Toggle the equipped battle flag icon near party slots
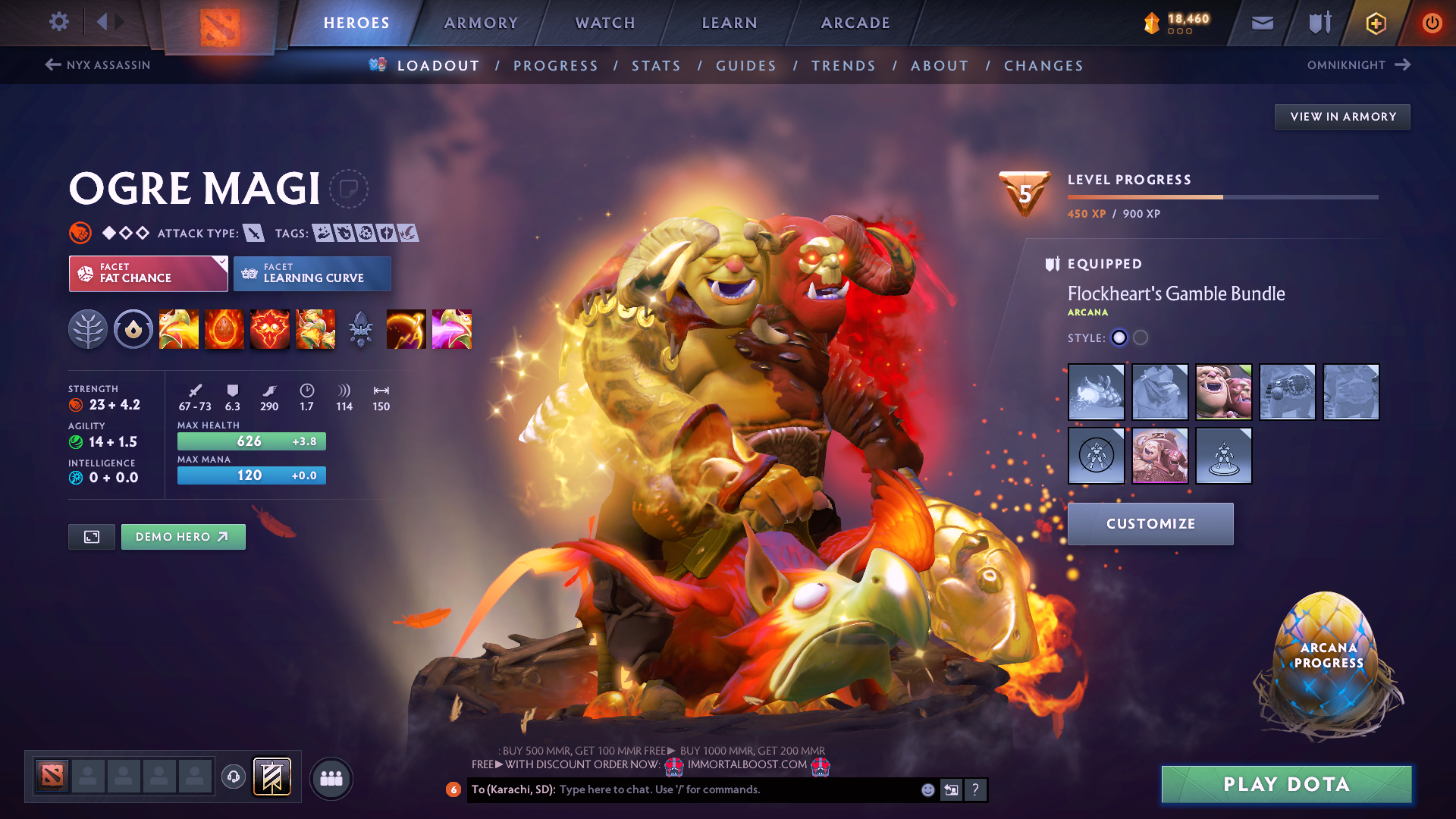 271,777
